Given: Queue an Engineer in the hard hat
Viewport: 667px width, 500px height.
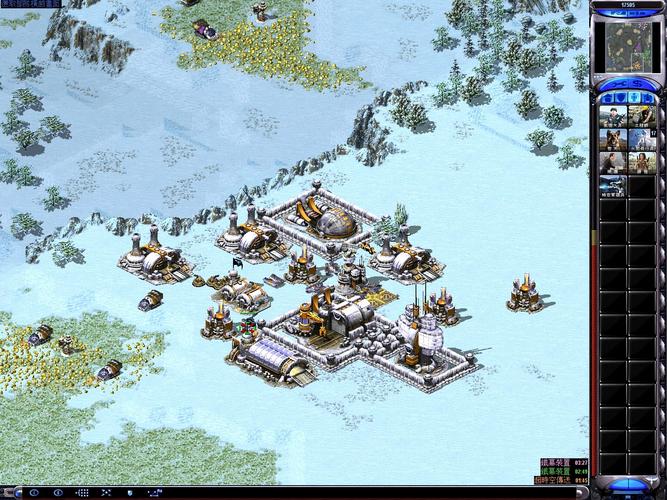Looking at the screenshot, I should click(641, 115).
